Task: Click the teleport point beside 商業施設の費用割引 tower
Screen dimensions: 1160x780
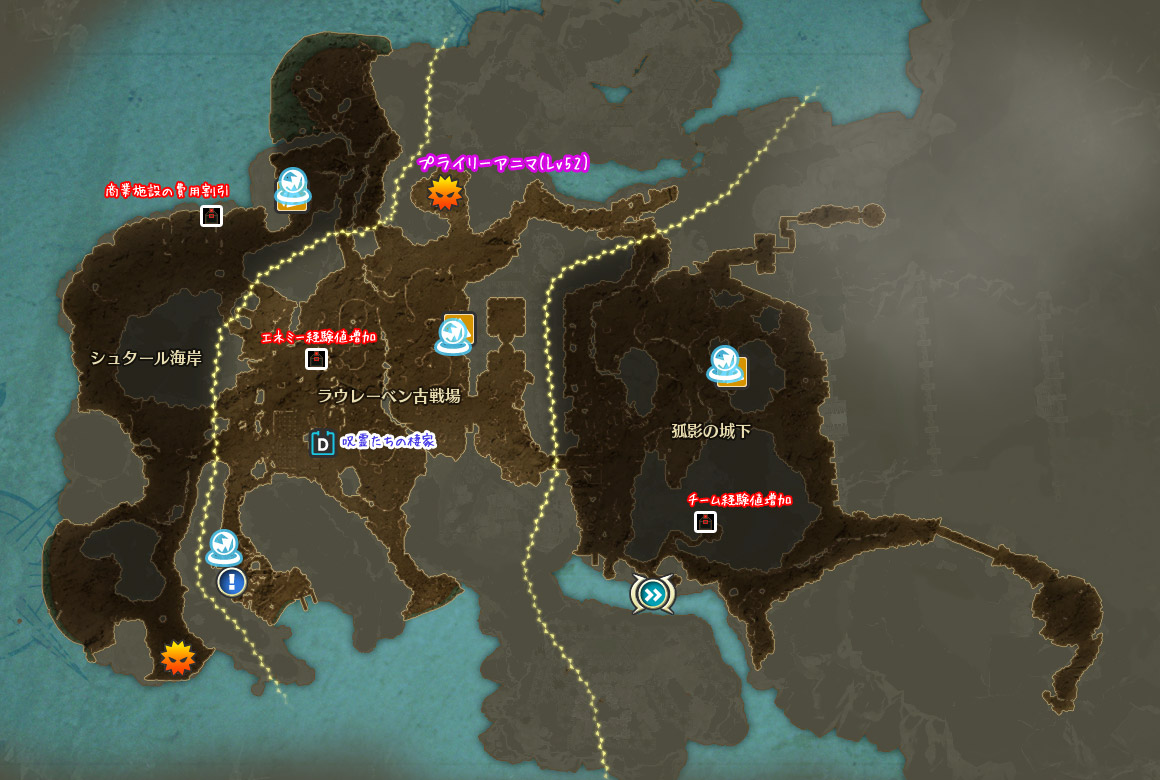Action: 292,186
